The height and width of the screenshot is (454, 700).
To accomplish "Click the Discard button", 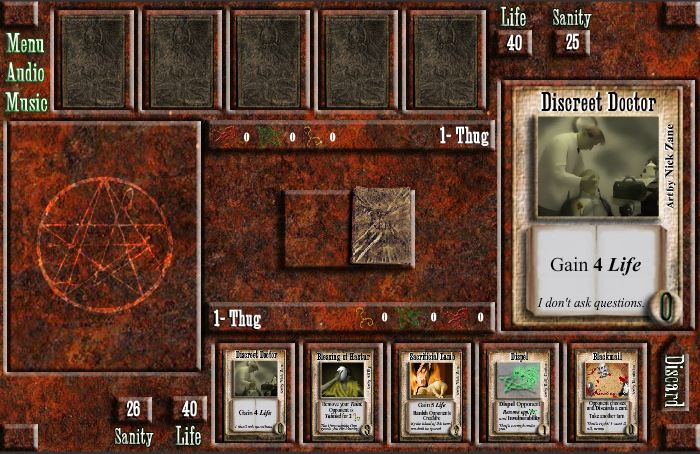I will (674, 381).
